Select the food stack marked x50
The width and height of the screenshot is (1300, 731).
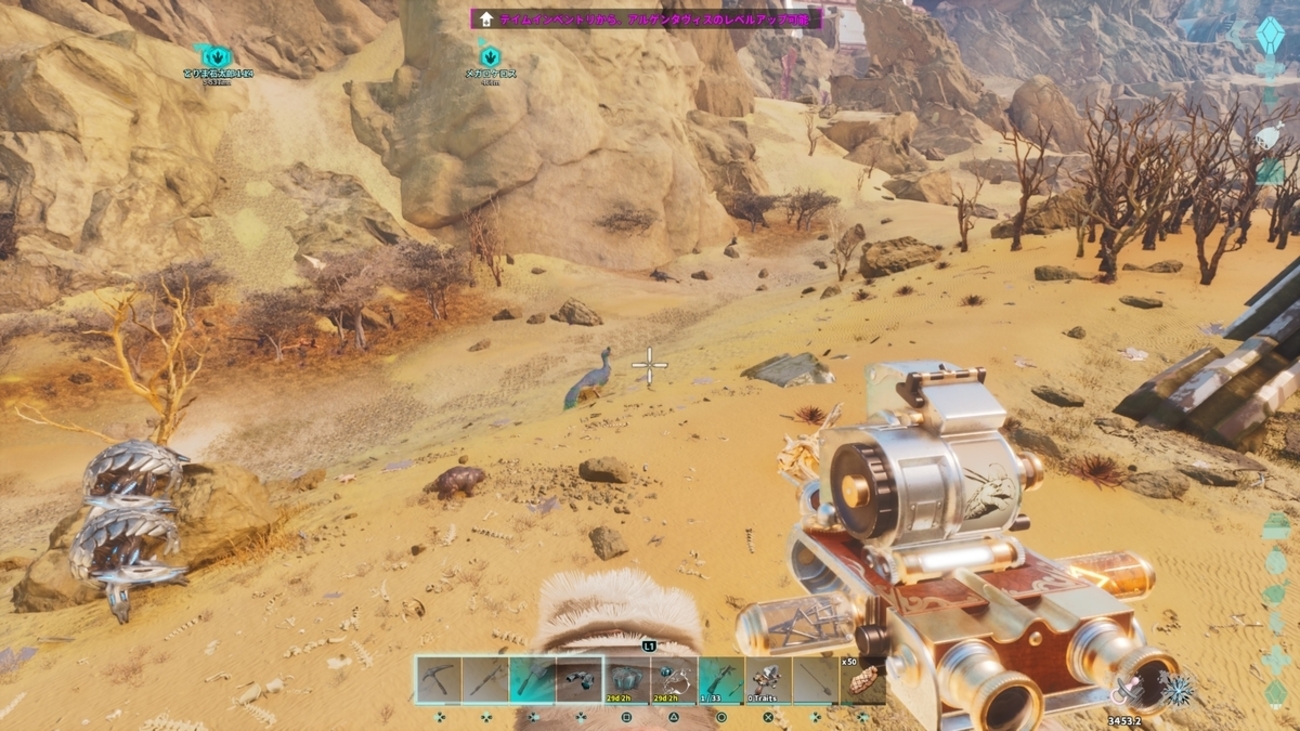862,680
